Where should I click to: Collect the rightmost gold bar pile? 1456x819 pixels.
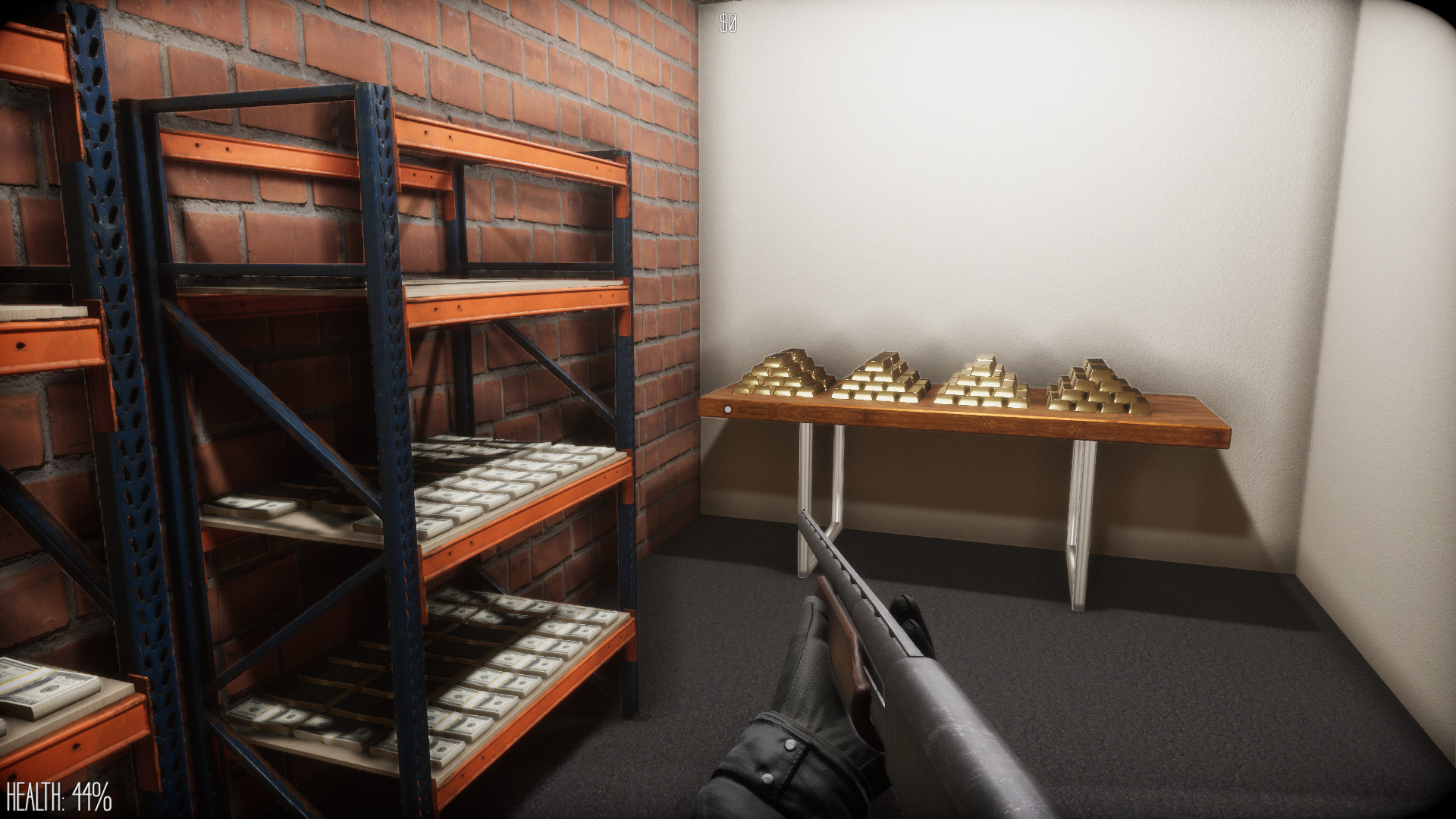1092,387
